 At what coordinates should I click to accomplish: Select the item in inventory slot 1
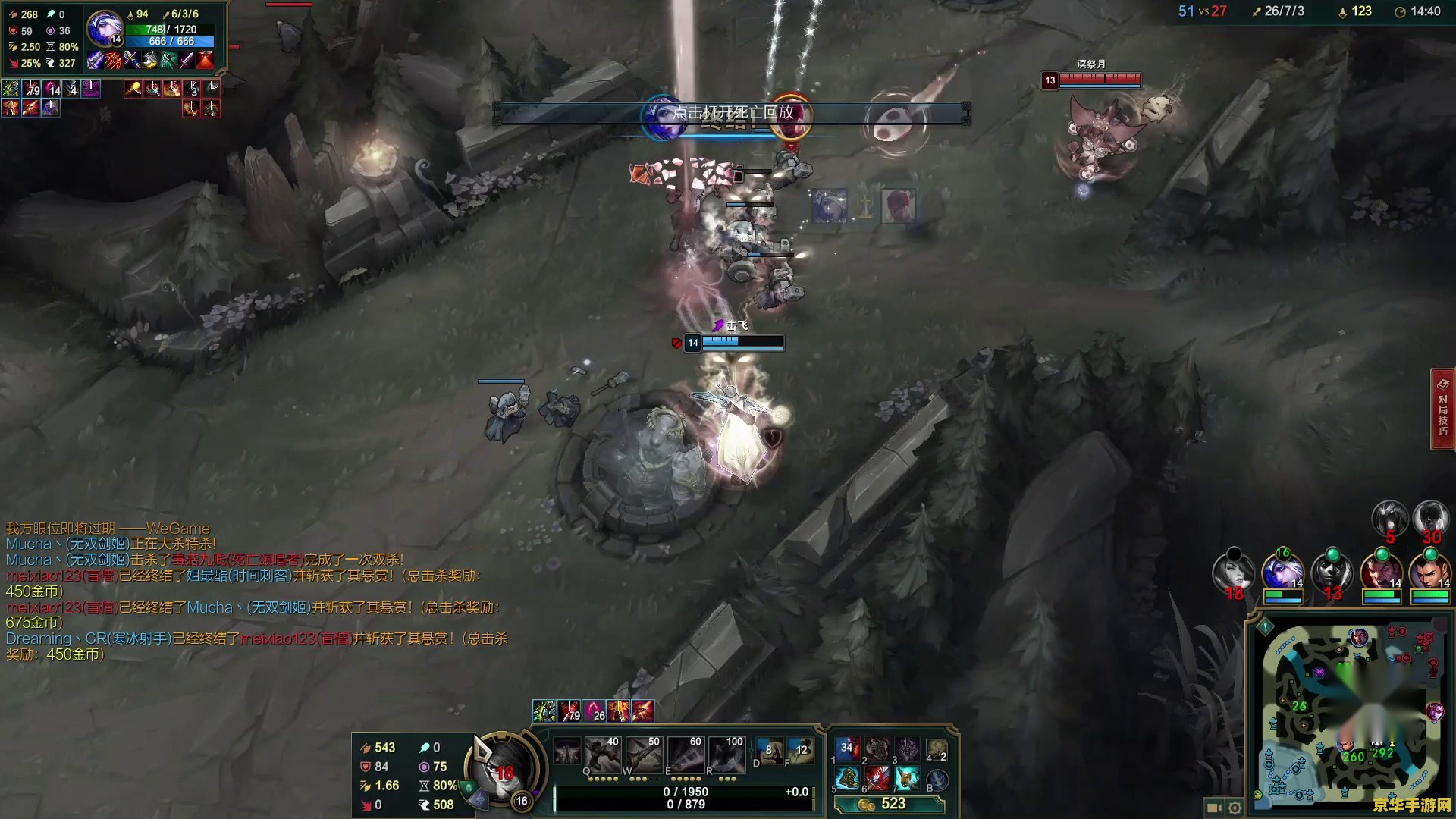pos(847,749)
